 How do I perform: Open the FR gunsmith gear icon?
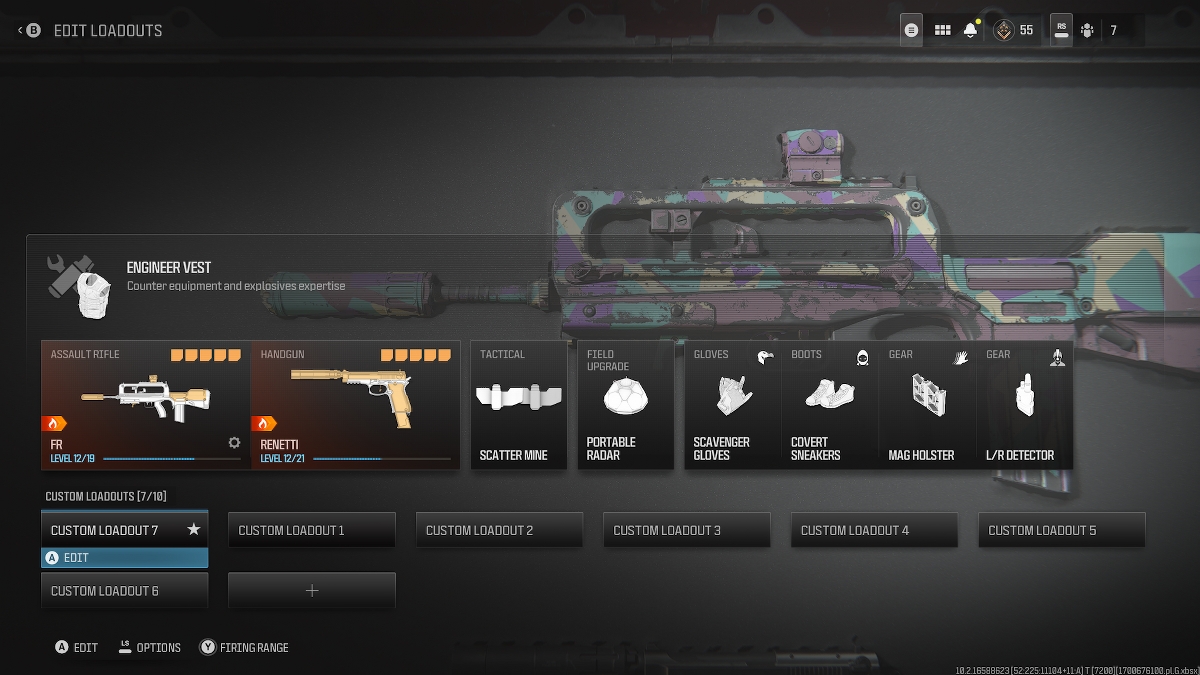click(234, 443)
